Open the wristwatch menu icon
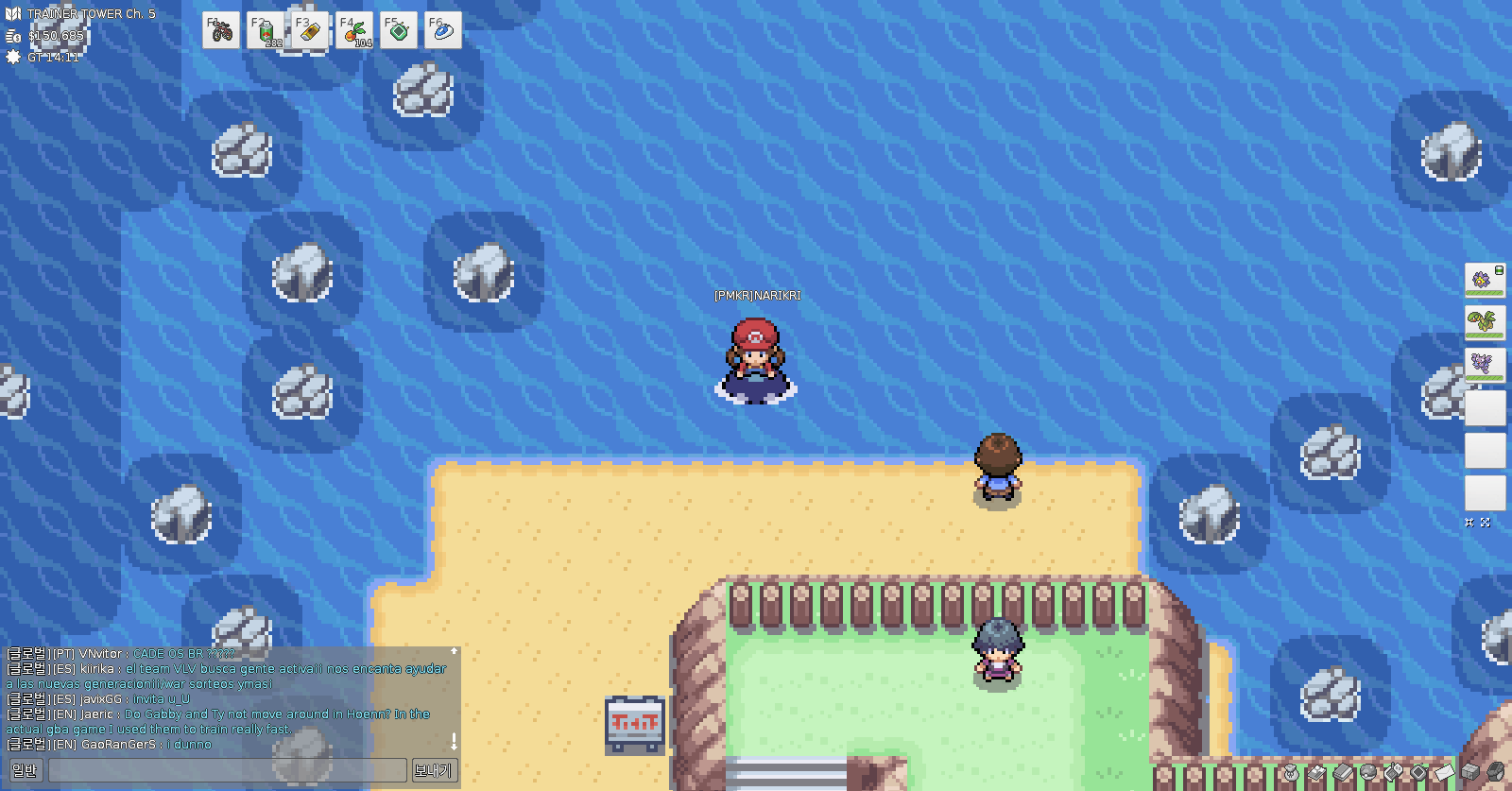The width and height of the screenshot is (1512, 791). click(x=1495, y=772)
